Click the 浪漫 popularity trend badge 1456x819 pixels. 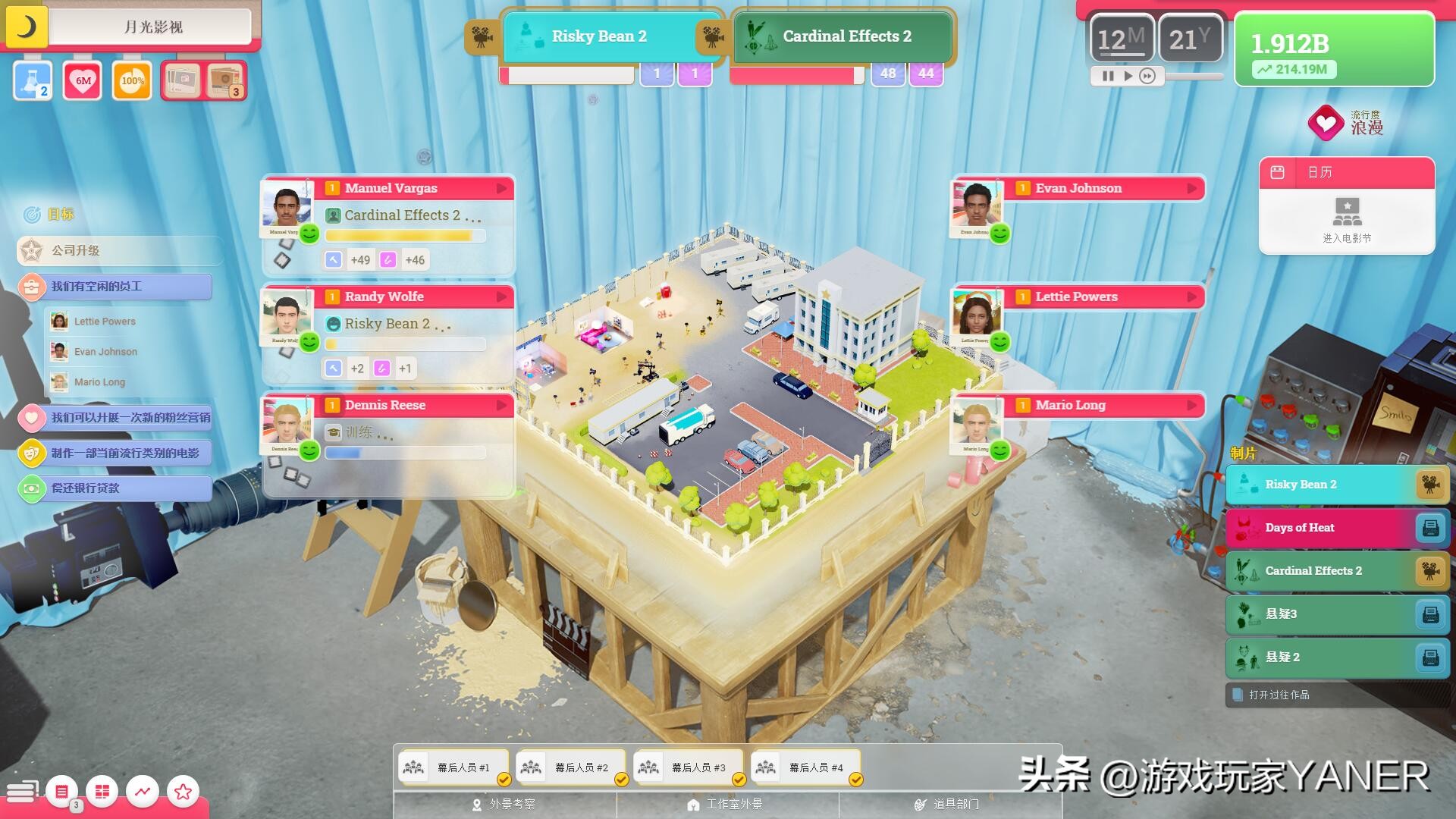tap(1327, 123)
